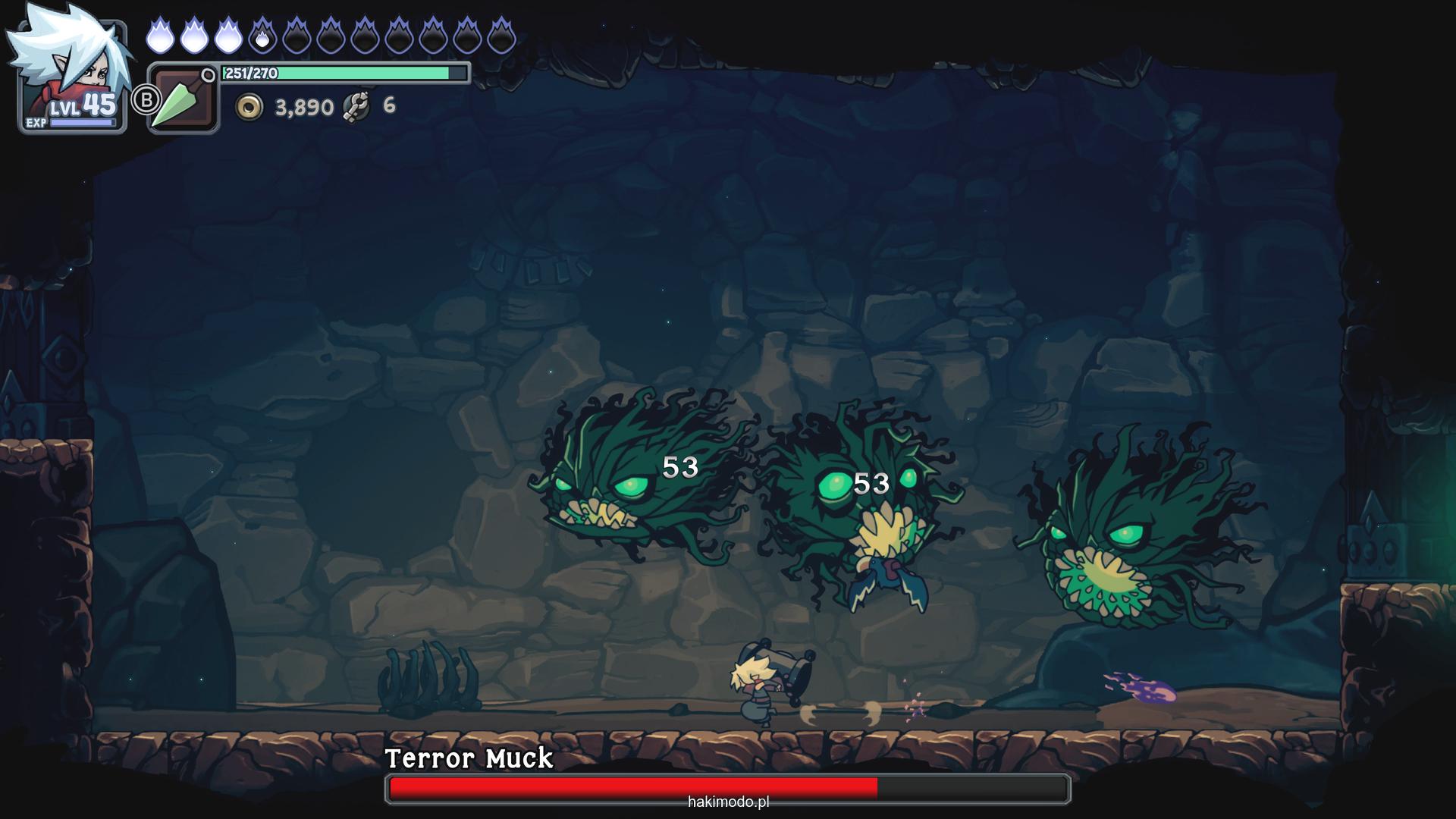This screenshot has width=1456, height=819.
Task: Open the hakimodo.pl watermark link
Action: coord(728,802)
